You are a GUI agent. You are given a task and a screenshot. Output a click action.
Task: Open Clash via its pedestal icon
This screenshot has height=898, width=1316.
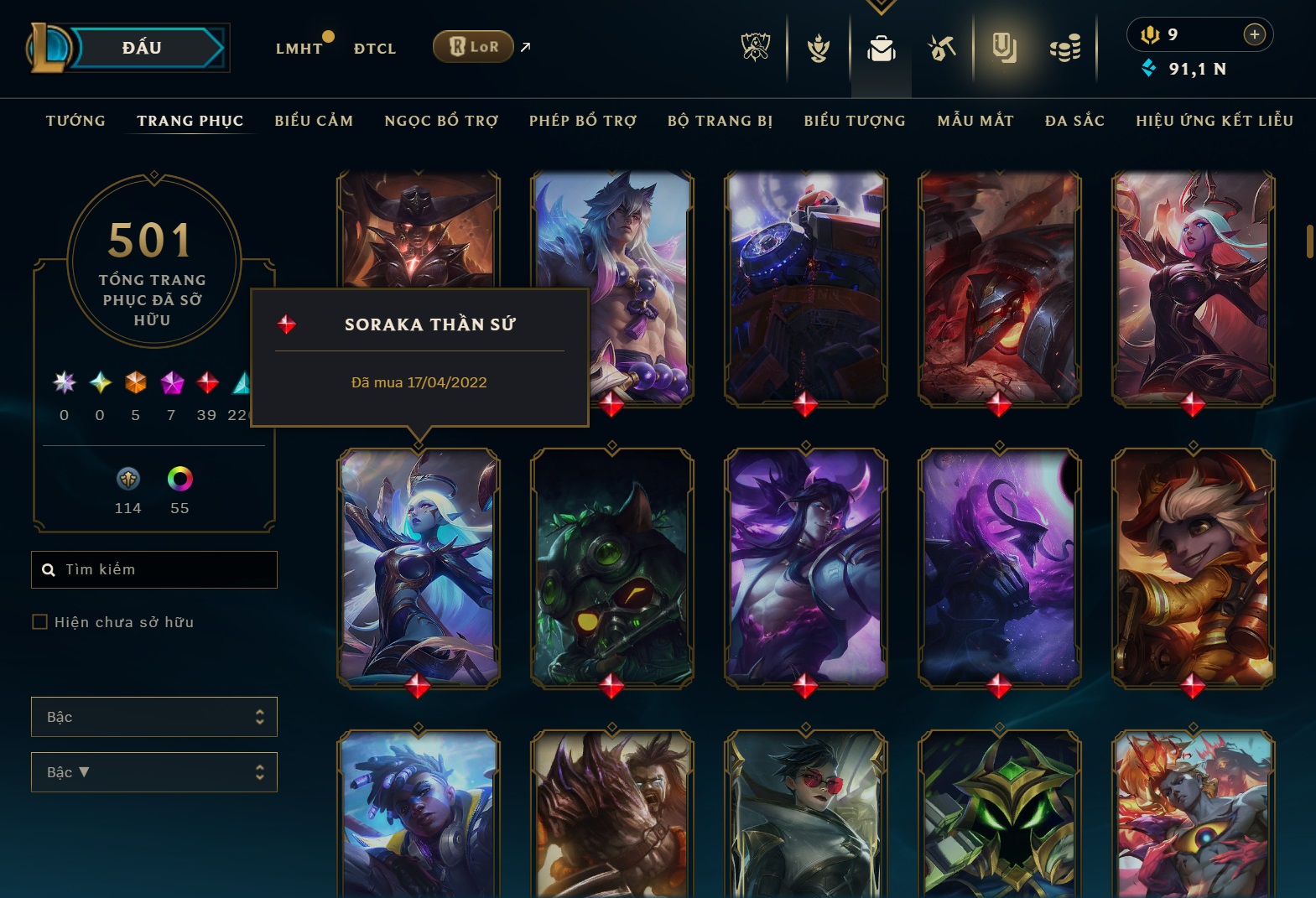pyautogui.click(x=818, y=48)
